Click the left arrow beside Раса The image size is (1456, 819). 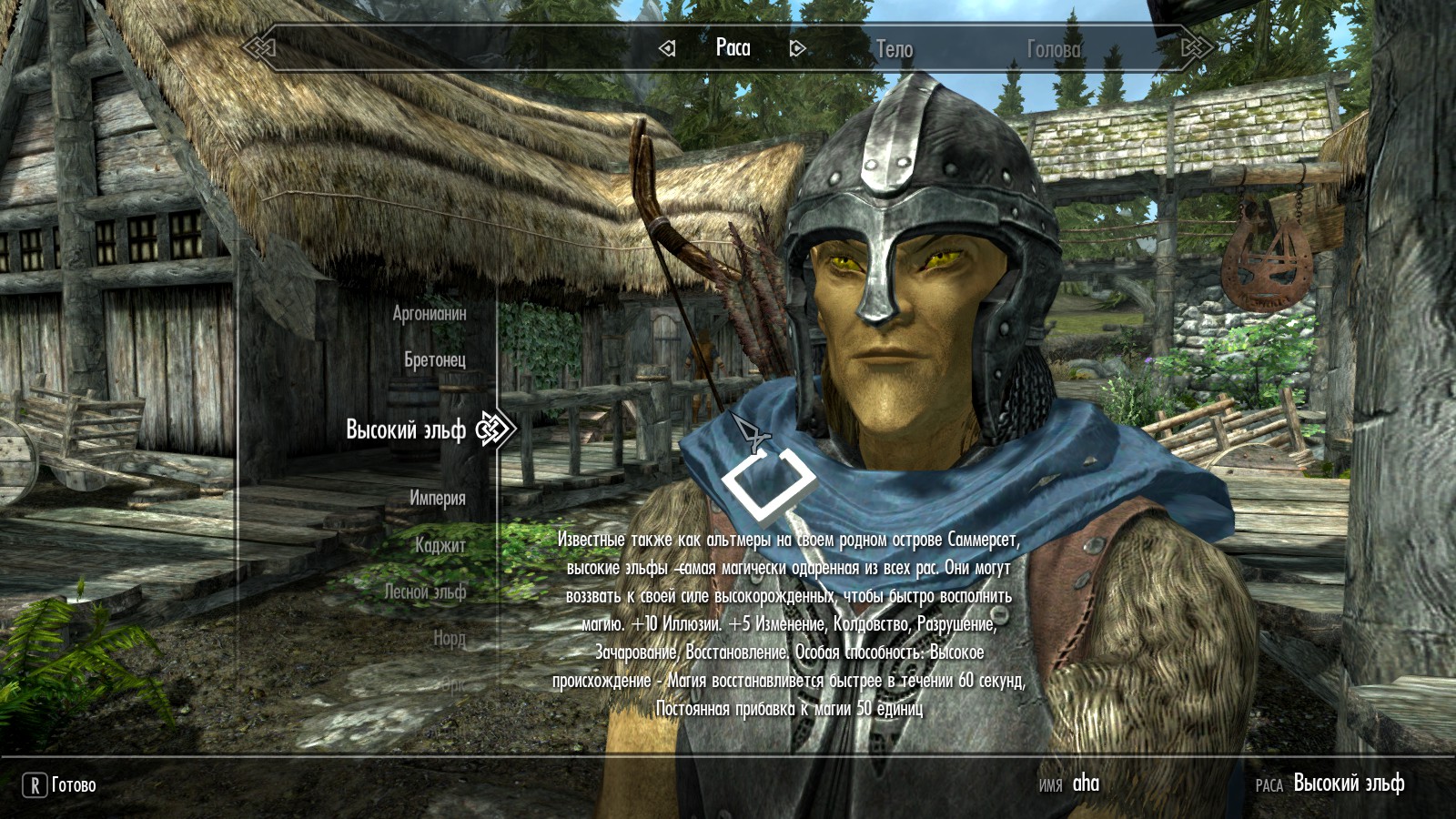[x=667, y=48]
